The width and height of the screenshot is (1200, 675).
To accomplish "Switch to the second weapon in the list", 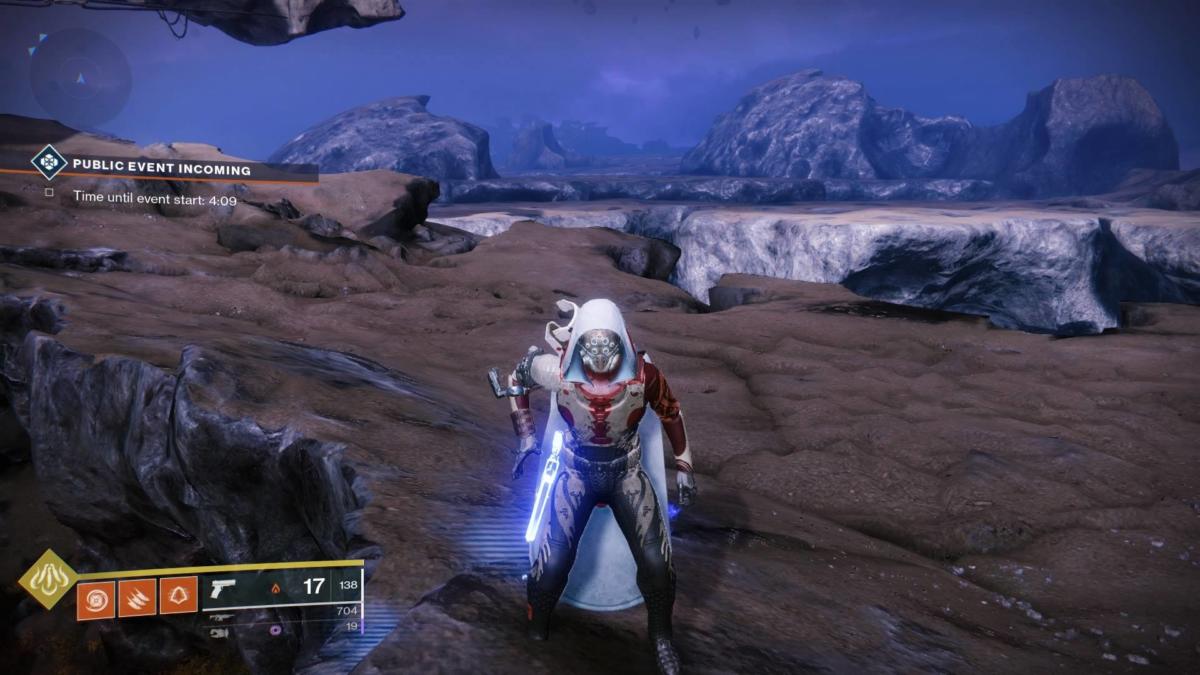I will click(219, 618).
